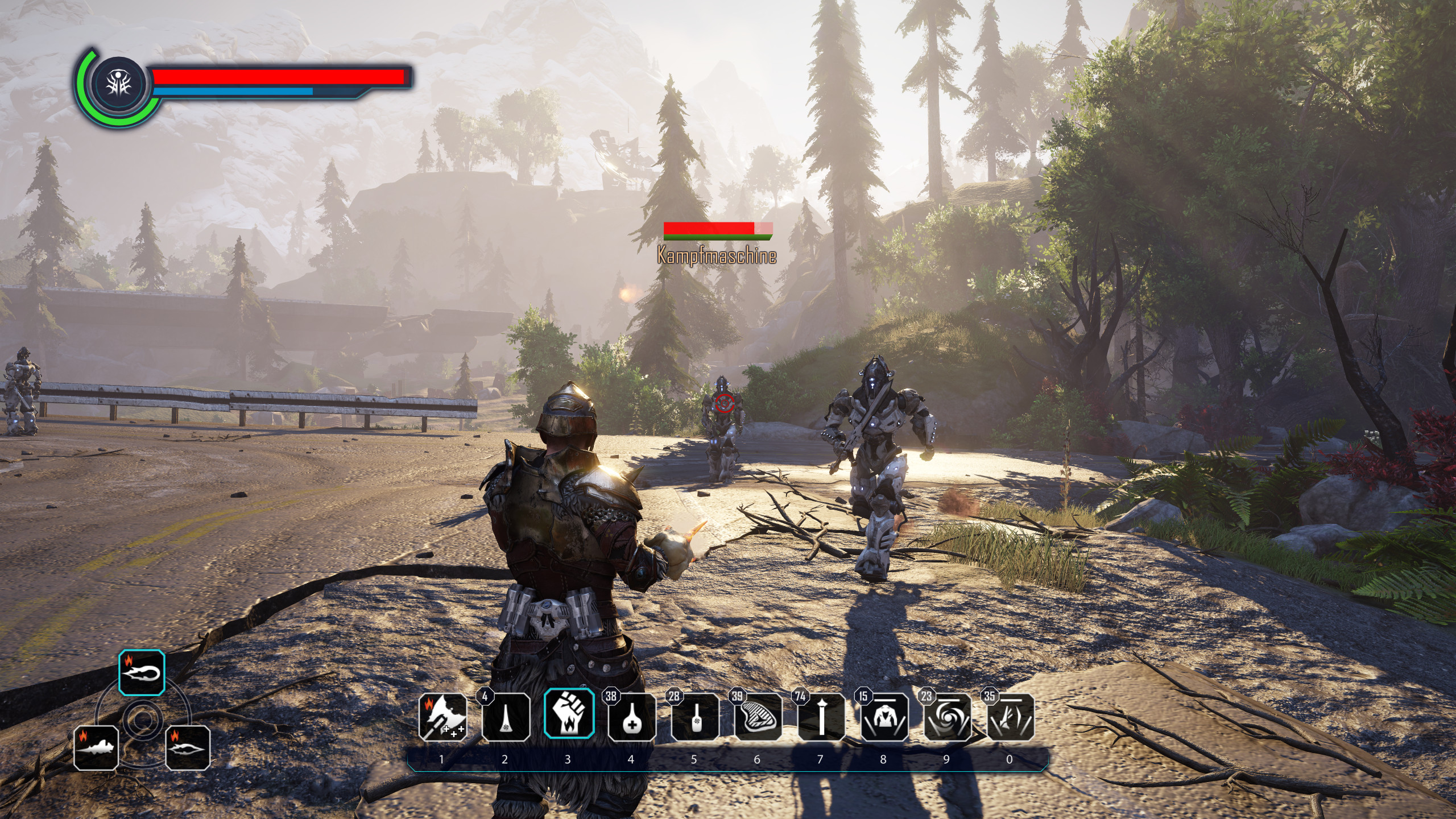Activate the armor jacket skill in slot 8
1456x819 pixels.
884,717
